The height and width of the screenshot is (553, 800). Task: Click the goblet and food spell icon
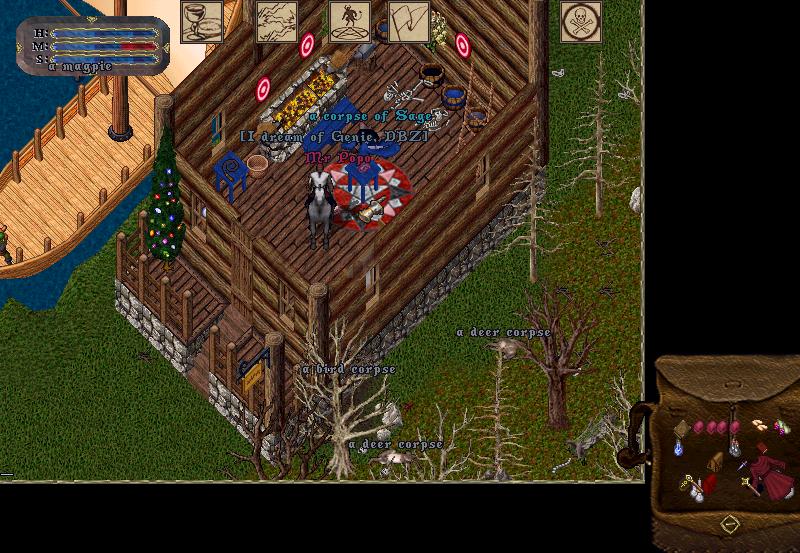(x=201, y=22)
